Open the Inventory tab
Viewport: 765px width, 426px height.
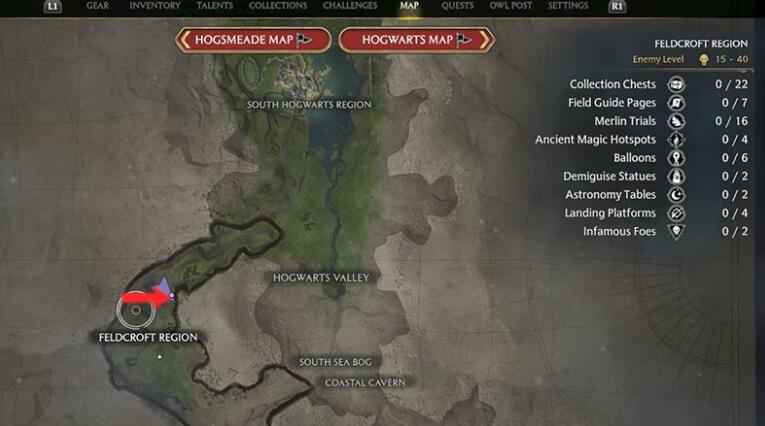[x=155, y=6]
